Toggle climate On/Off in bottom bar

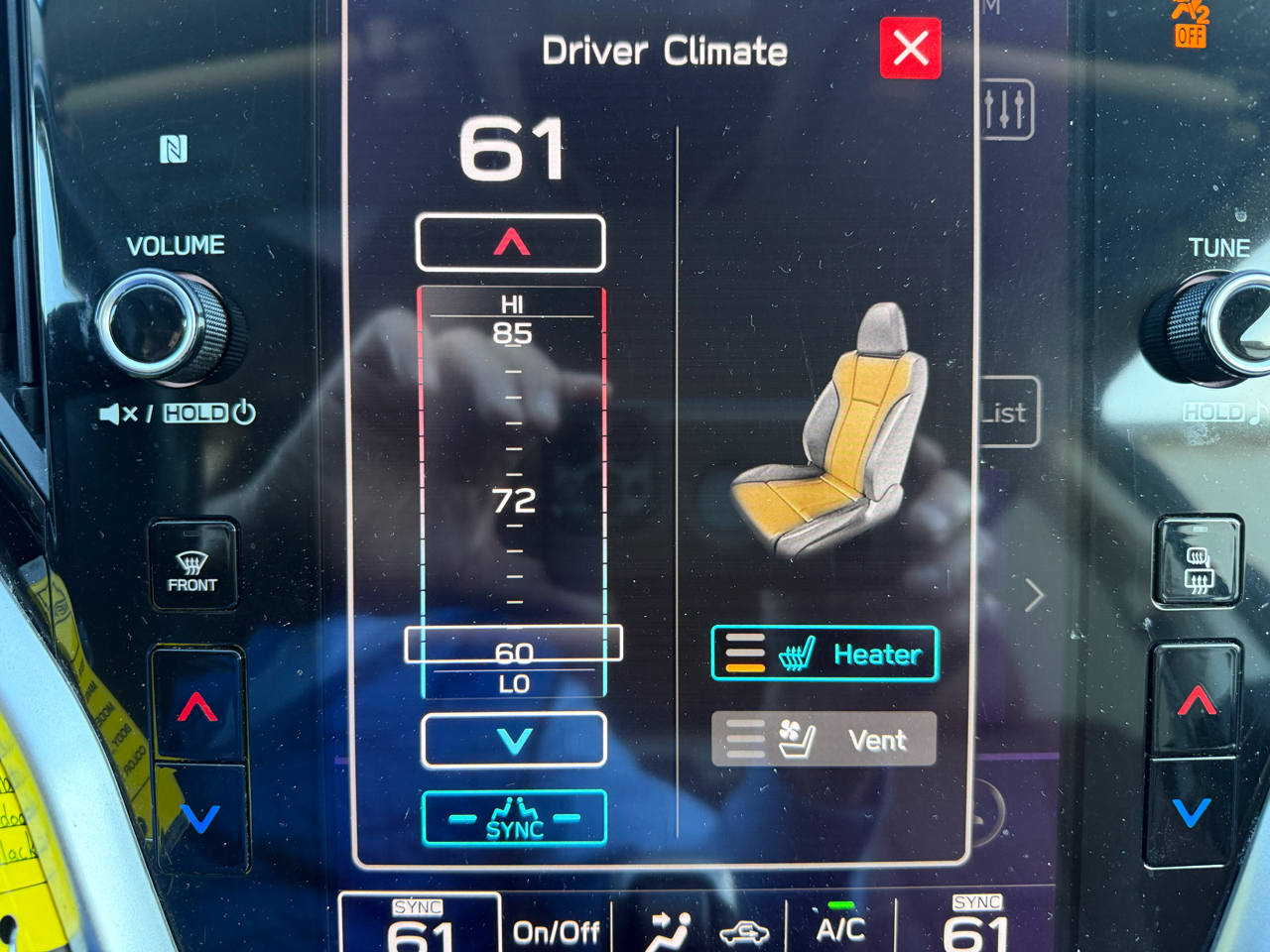pyautogui.click(x=556, y=932)
